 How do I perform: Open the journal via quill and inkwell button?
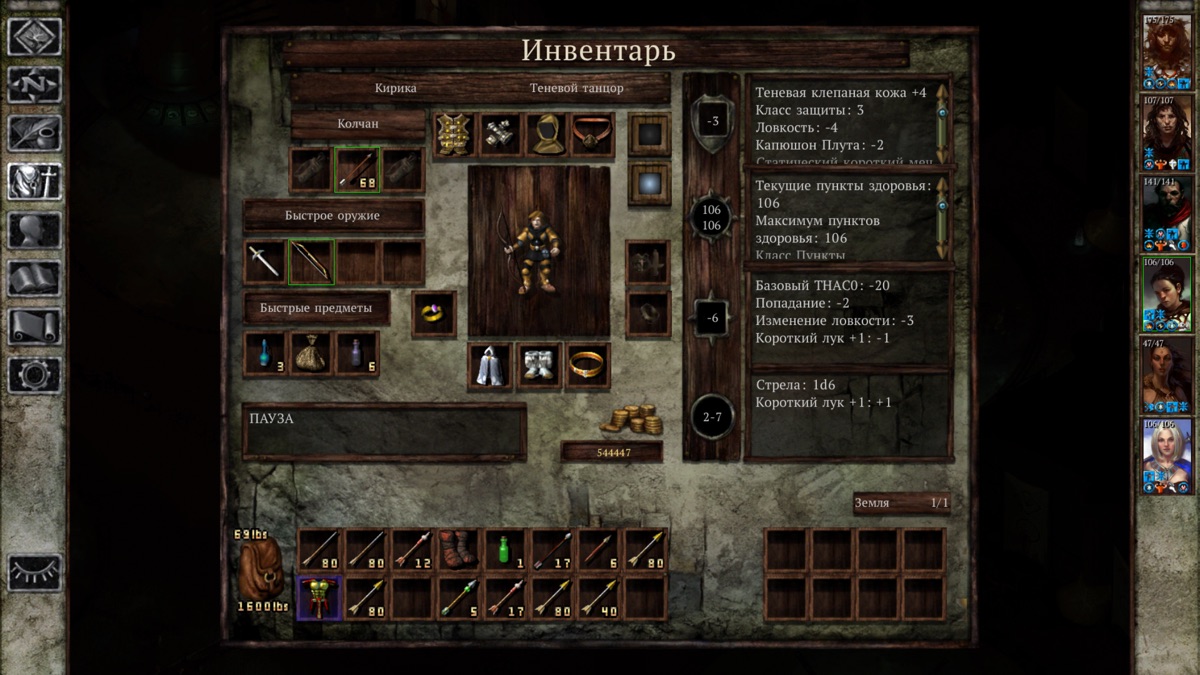pos(35,133)
